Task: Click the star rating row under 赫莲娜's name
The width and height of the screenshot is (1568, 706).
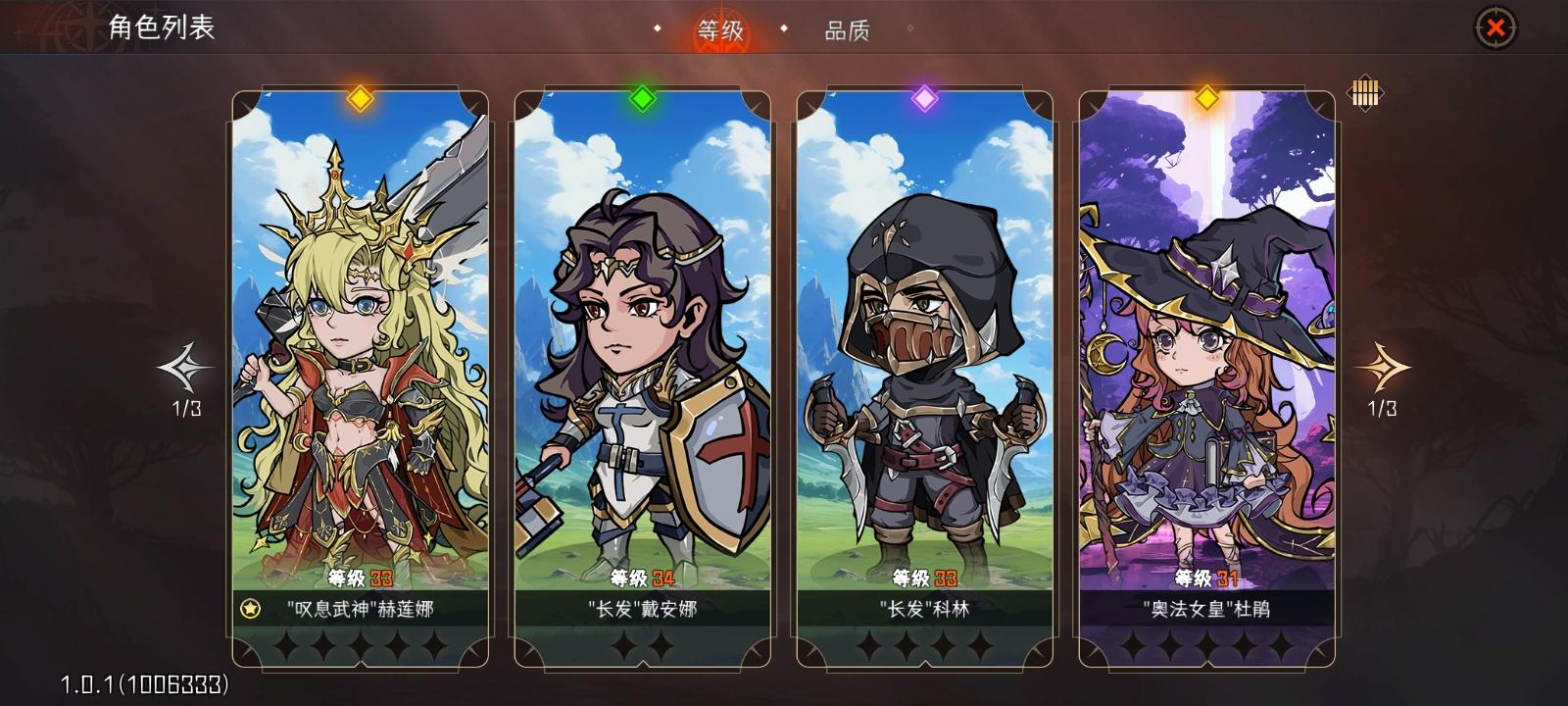Action: point(359,645)
